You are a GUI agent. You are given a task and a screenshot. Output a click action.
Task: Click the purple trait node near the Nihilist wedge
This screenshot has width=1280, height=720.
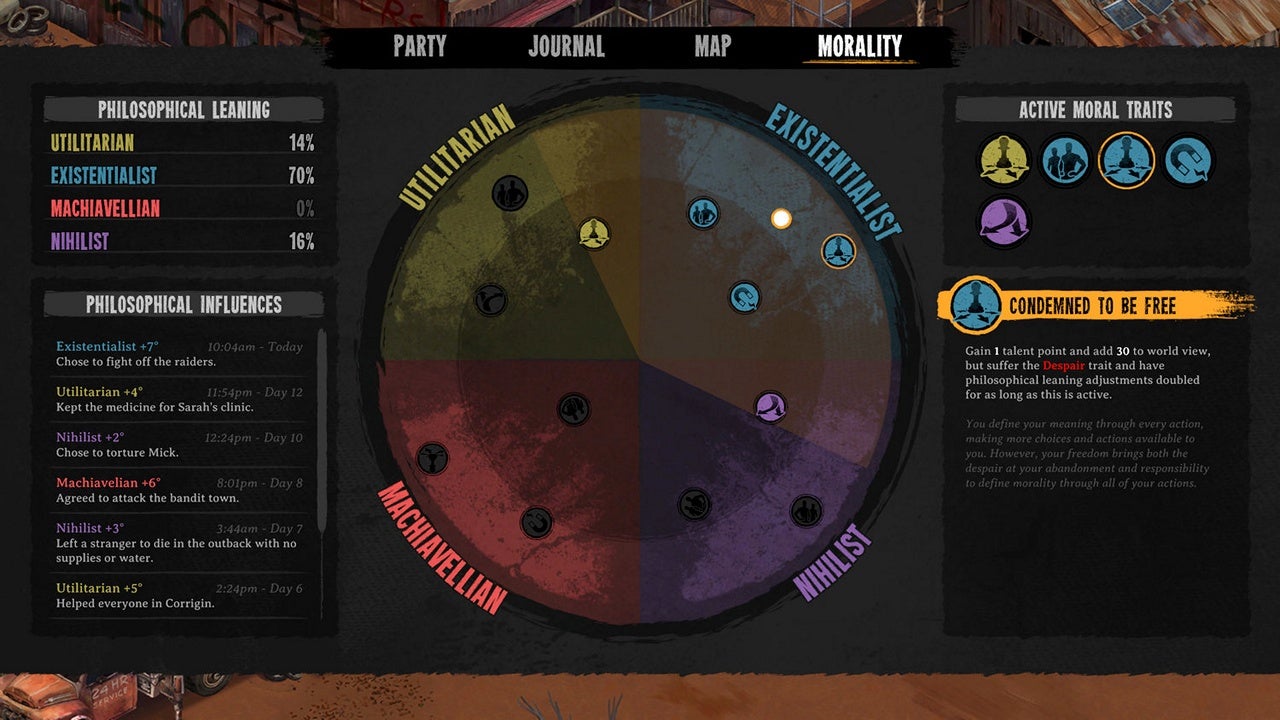click(770, 406)
